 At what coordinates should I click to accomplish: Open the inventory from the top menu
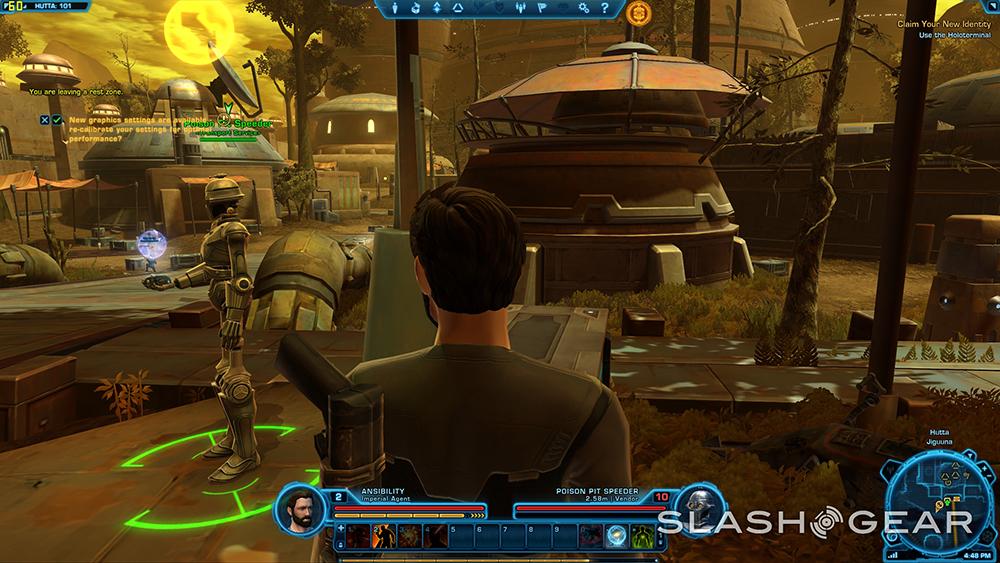(x=415, y=8)
